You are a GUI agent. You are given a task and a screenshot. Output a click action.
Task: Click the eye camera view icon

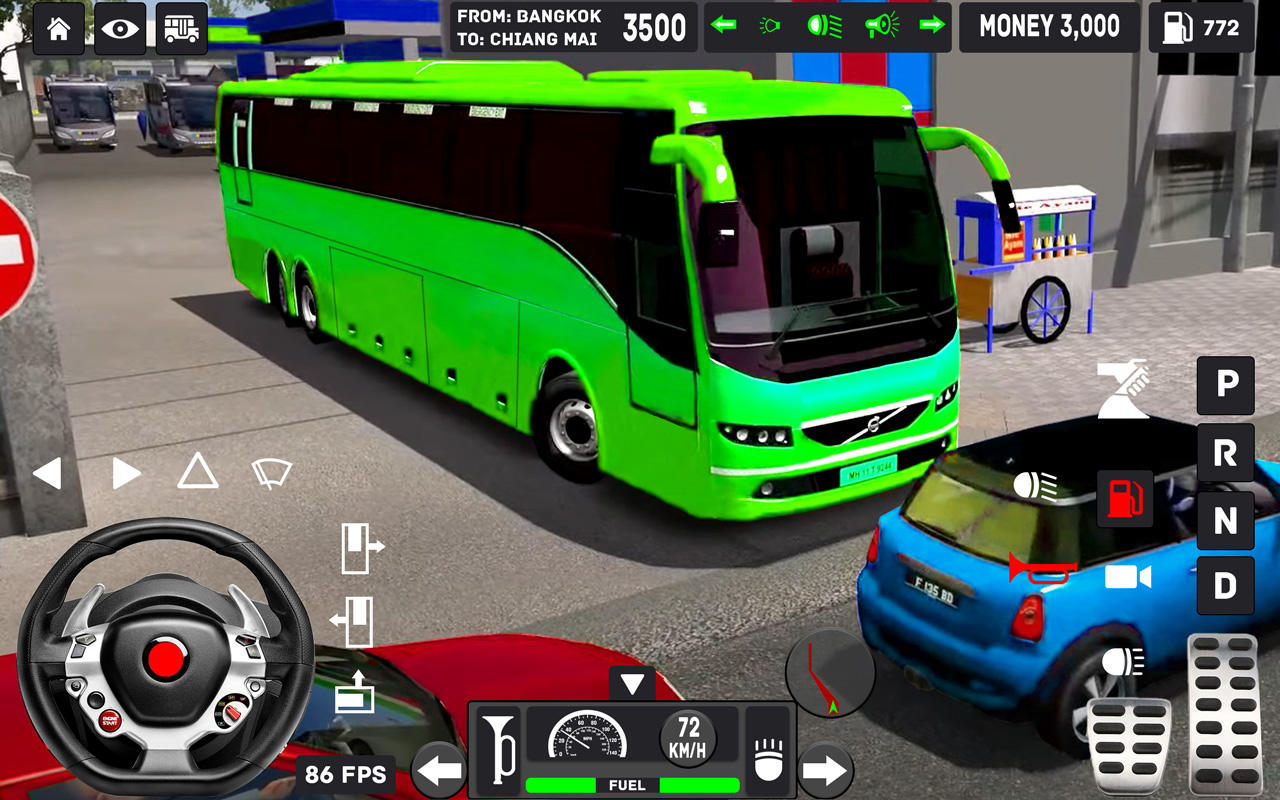(x=120, y=27)
